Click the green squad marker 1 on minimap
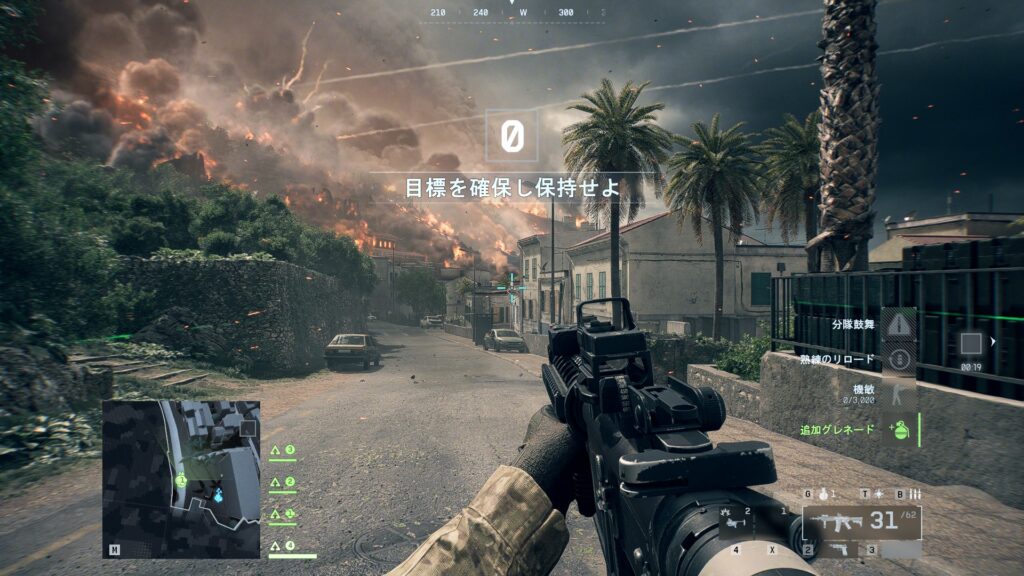The width and height of the screenshot is (1024, 576). [x=182, y=480]
